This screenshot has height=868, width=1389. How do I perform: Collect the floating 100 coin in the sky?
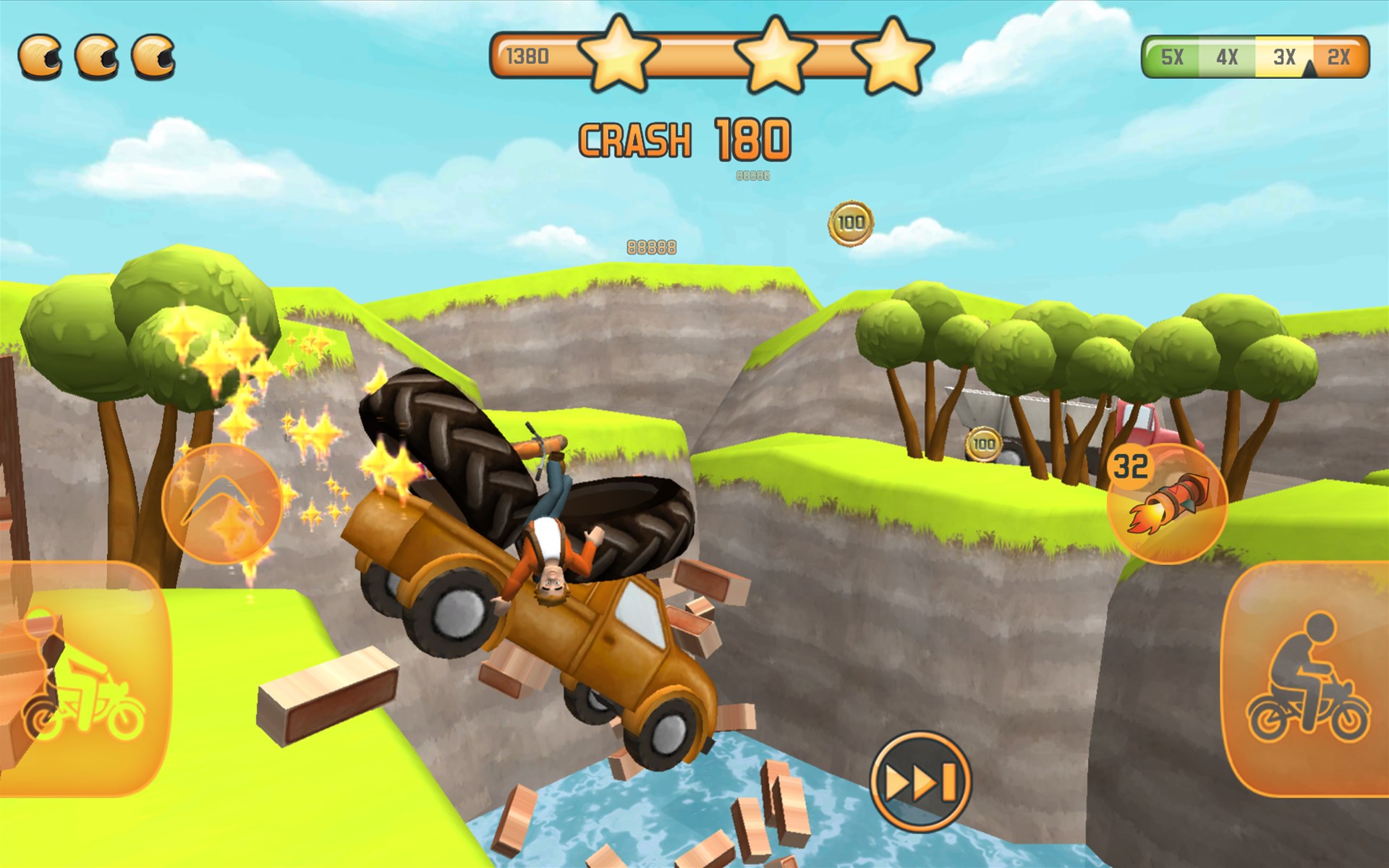tap(851, 222)
